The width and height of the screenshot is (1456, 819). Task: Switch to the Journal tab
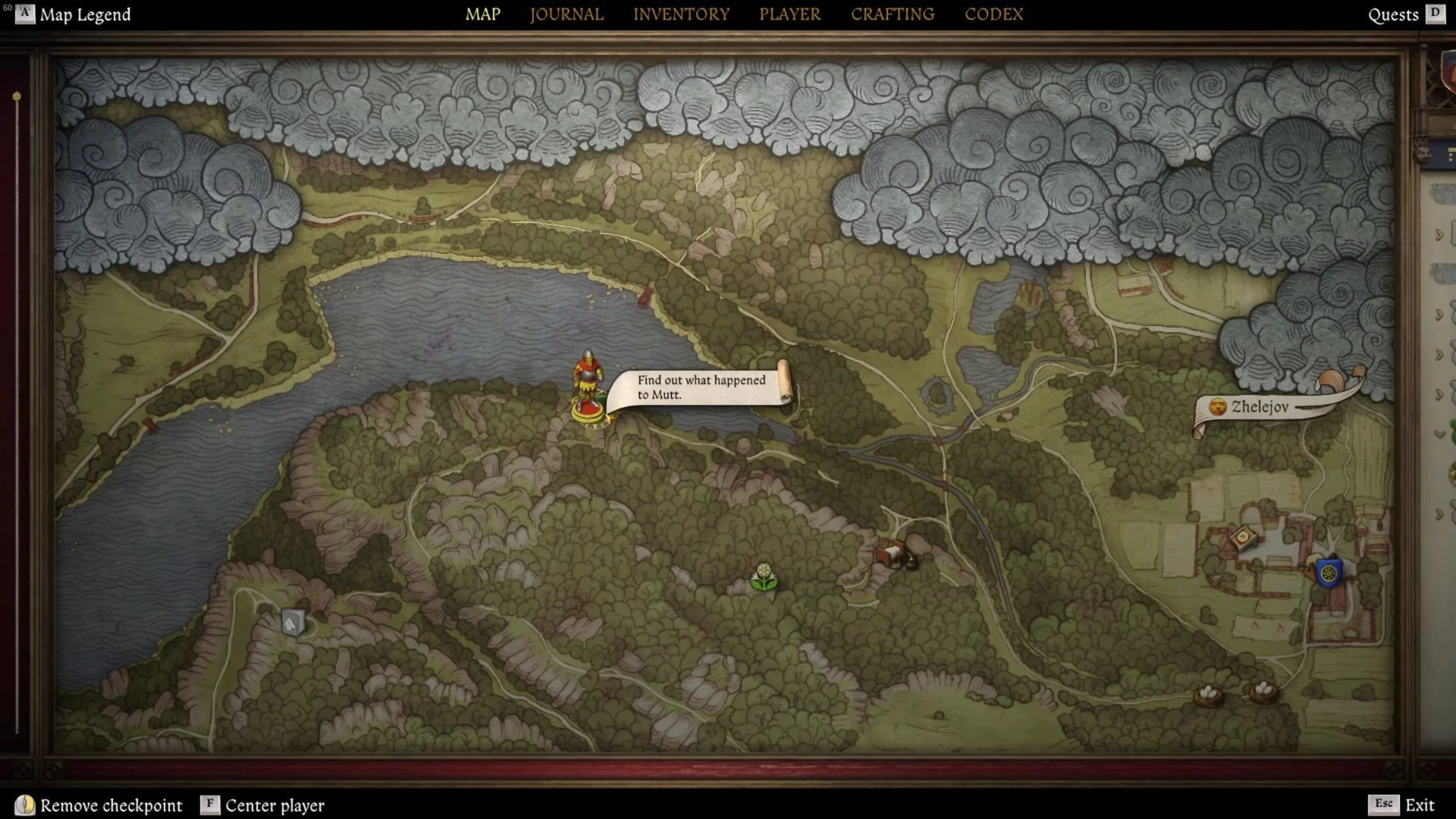coord(566,14)
